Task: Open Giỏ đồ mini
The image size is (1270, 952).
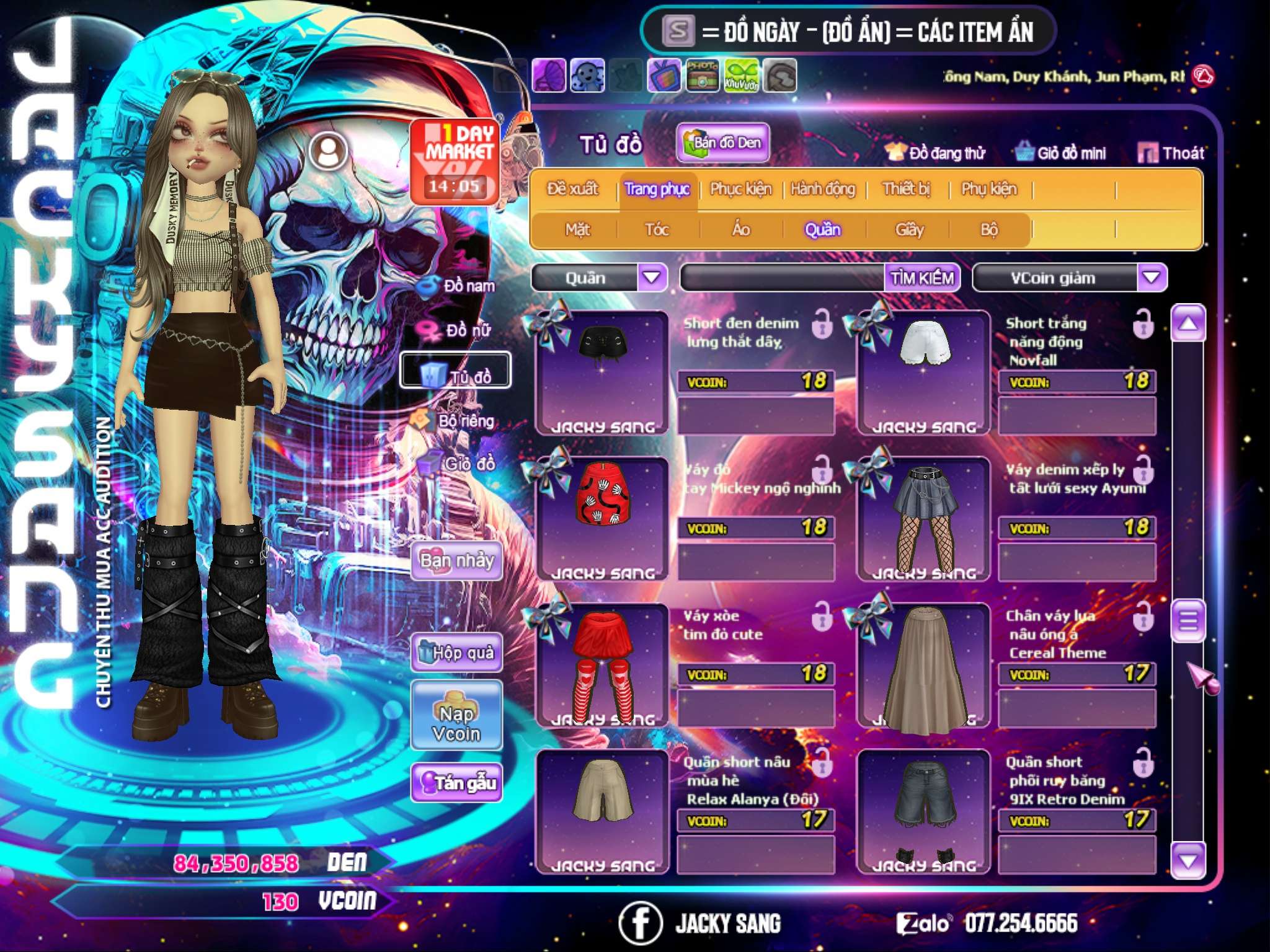Action: [x=1062, y=153]
